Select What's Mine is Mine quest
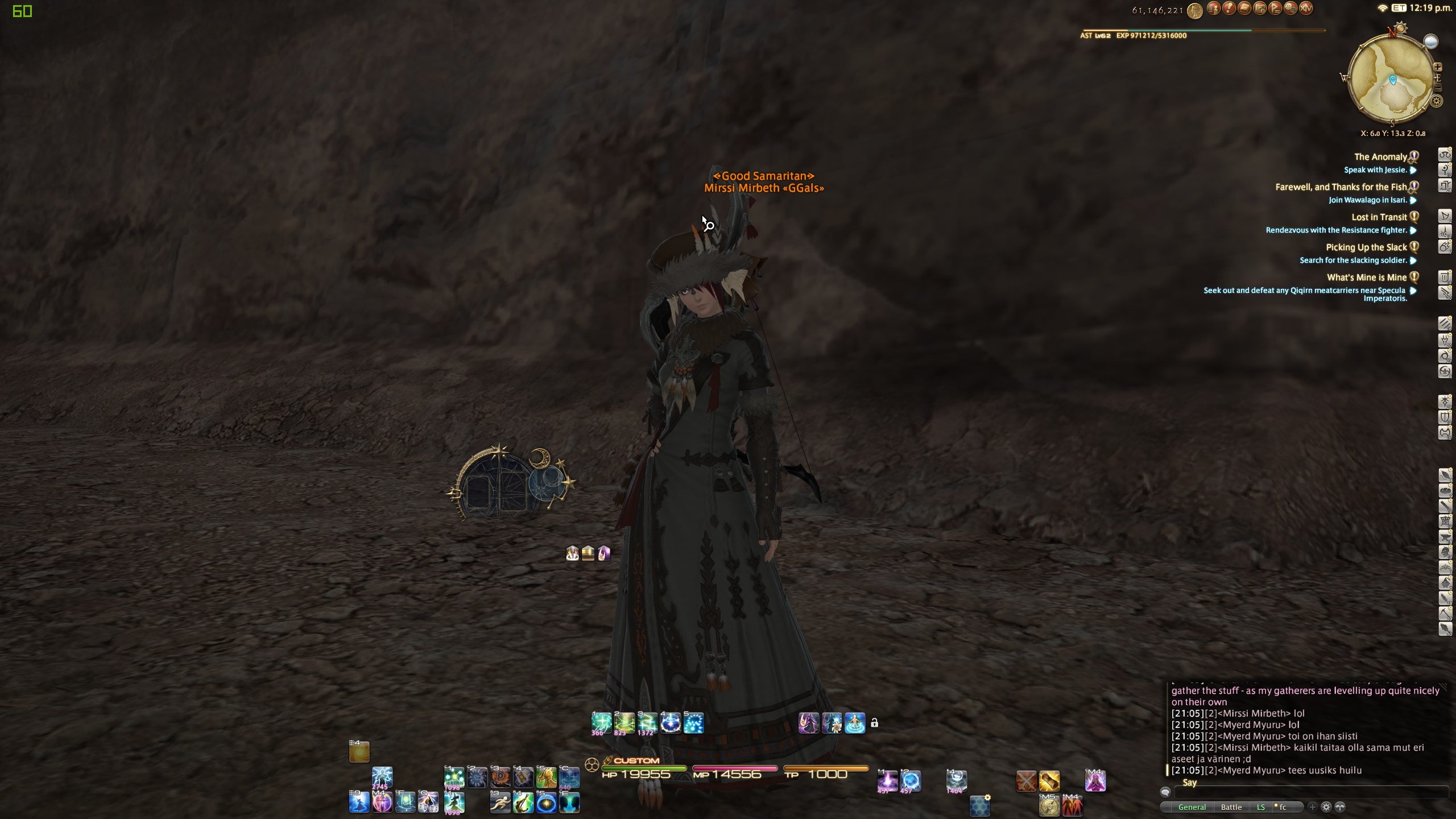Image resolution: width=1456 pixels, height=819 pixels. (x=1366, y=278)
